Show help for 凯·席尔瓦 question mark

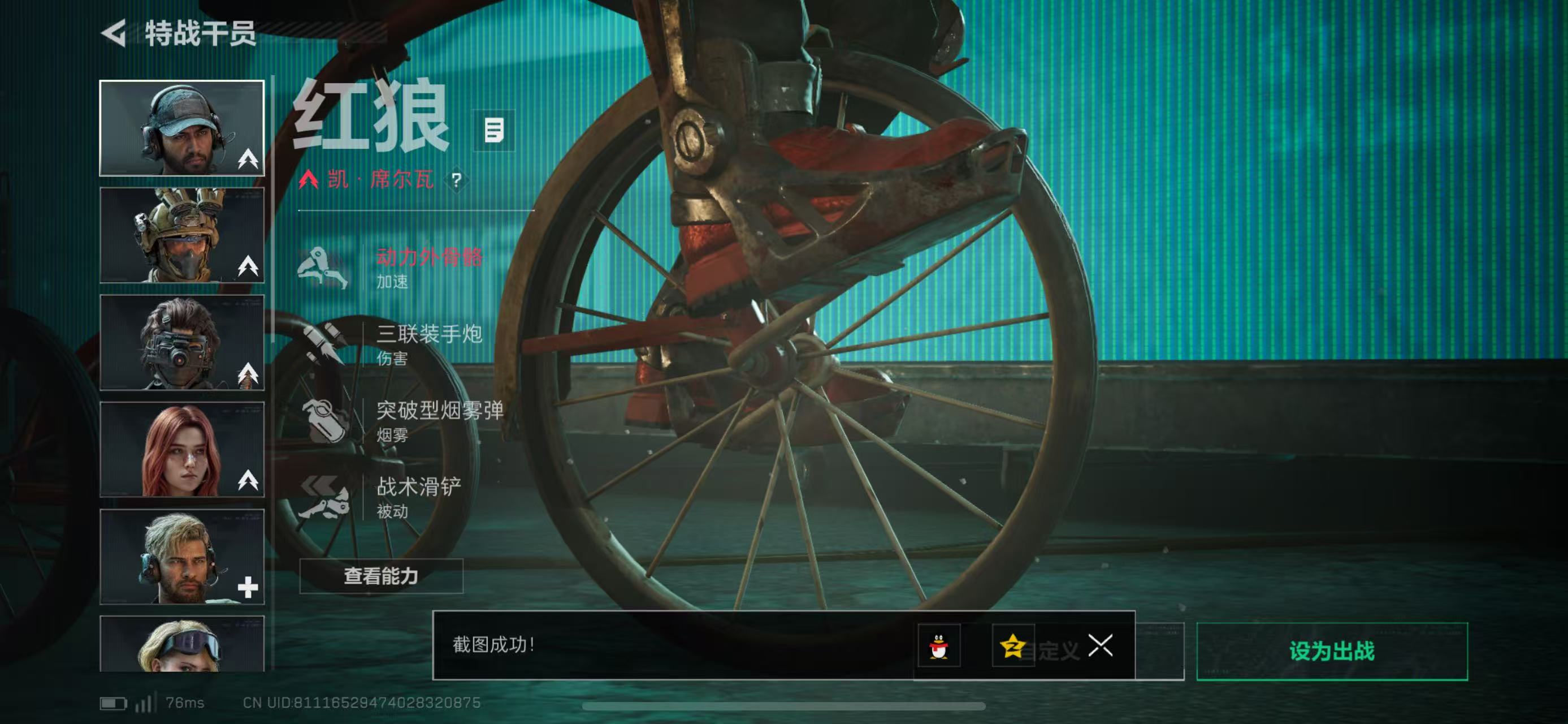[x=457, y=180]
